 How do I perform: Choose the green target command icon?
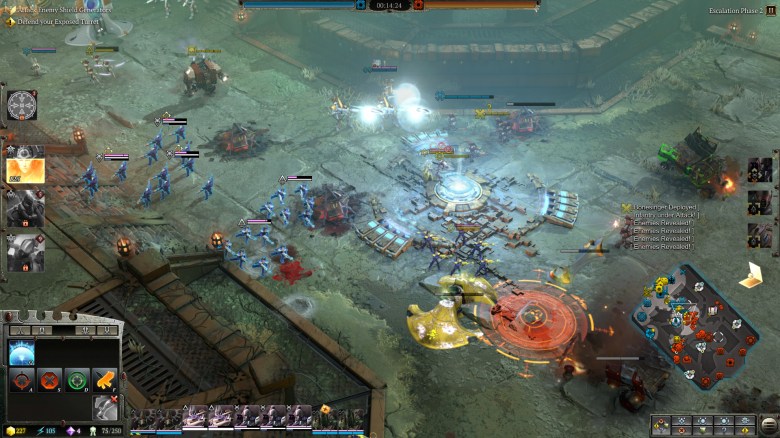coord(77,381)
